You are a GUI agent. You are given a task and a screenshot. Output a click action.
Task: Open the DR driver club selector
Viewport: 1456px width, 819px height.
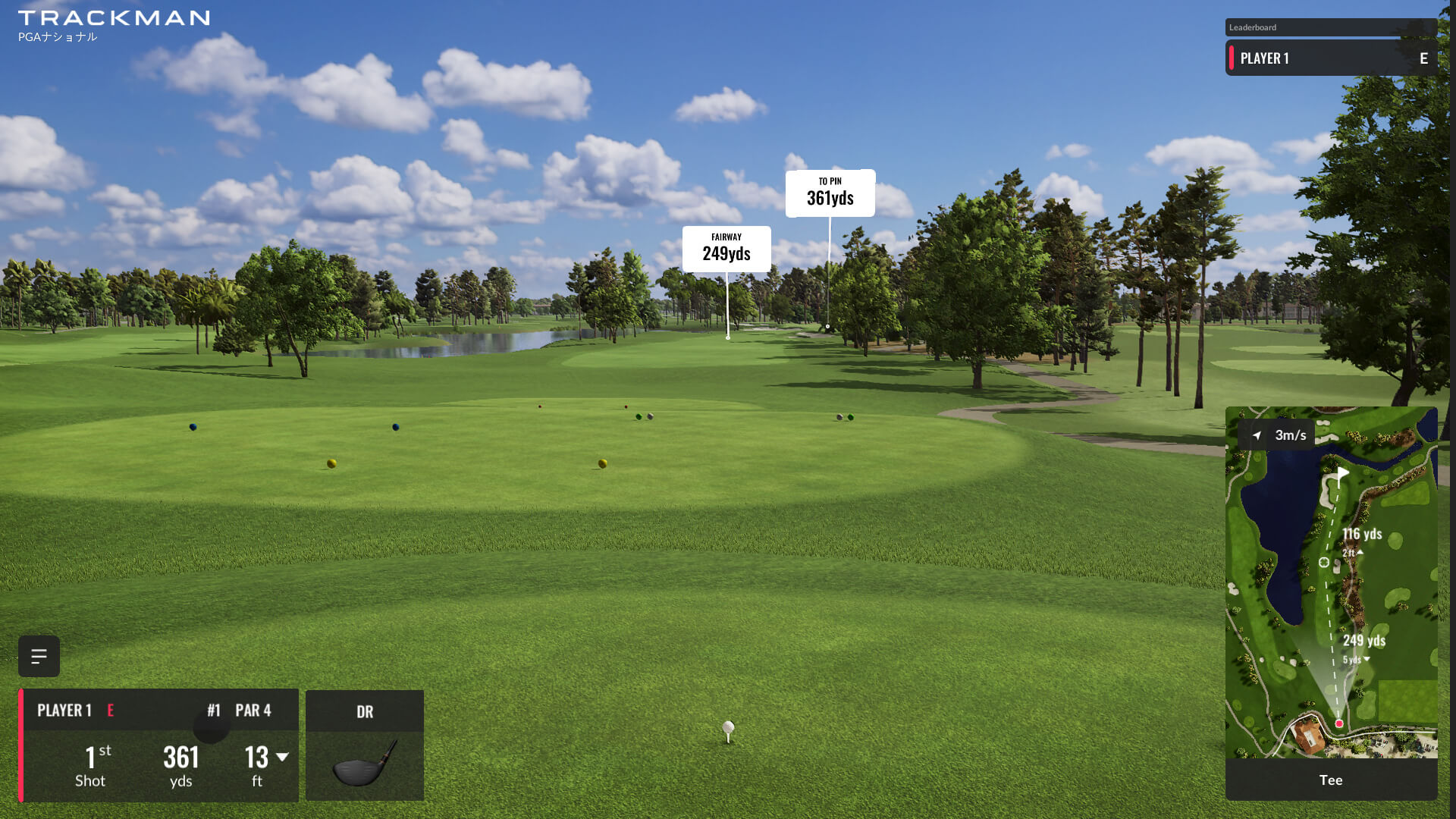(x=365, y=745)
